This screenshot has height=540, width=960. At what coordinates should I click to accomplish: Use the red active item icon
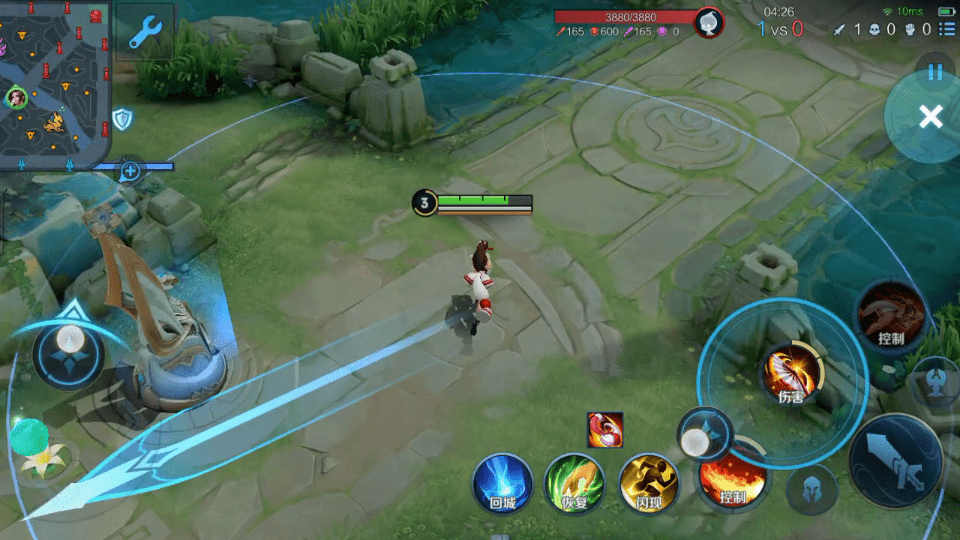point(605,430)
